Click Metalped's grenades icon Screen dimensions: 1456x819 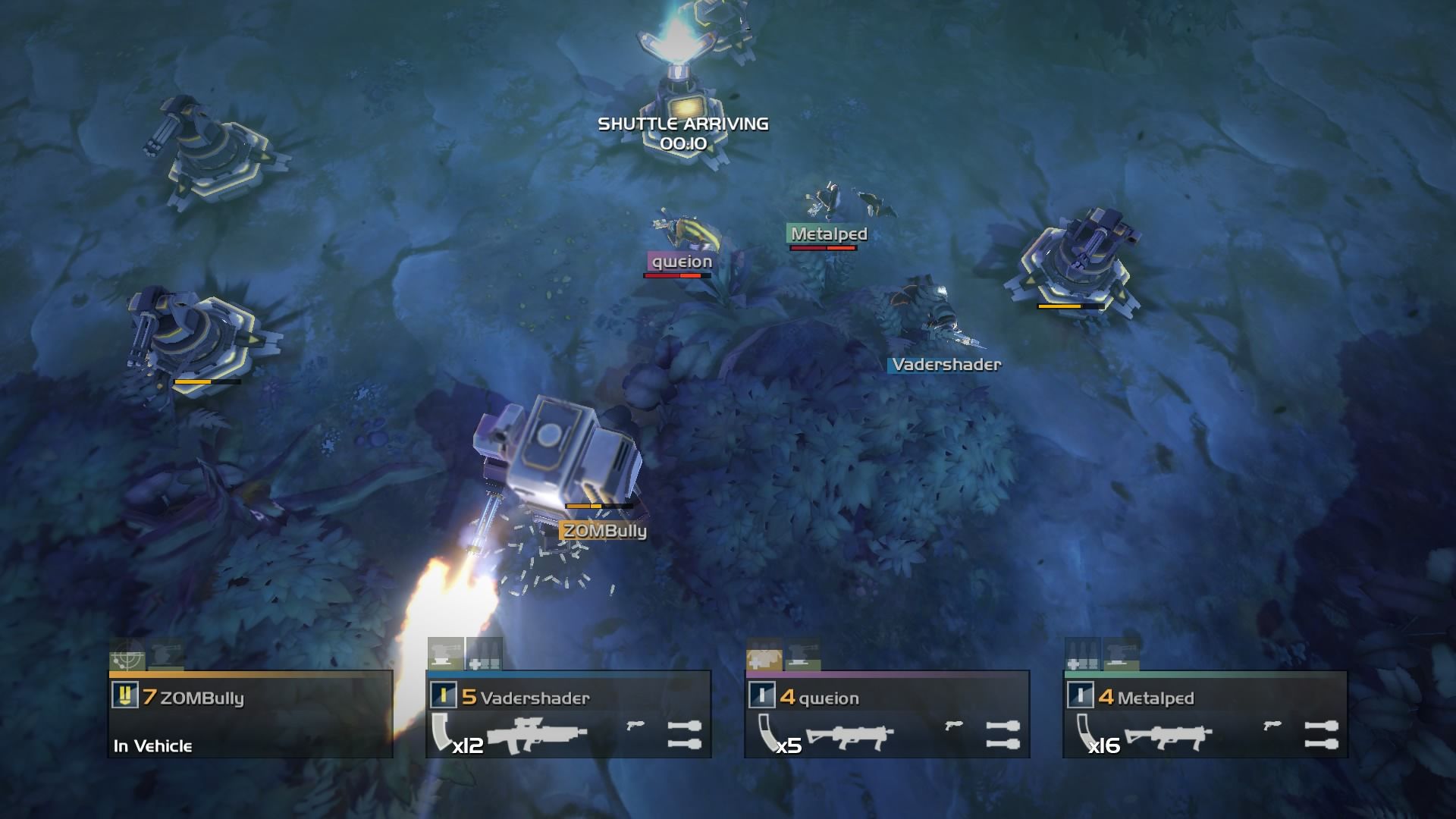(1321, 734)
